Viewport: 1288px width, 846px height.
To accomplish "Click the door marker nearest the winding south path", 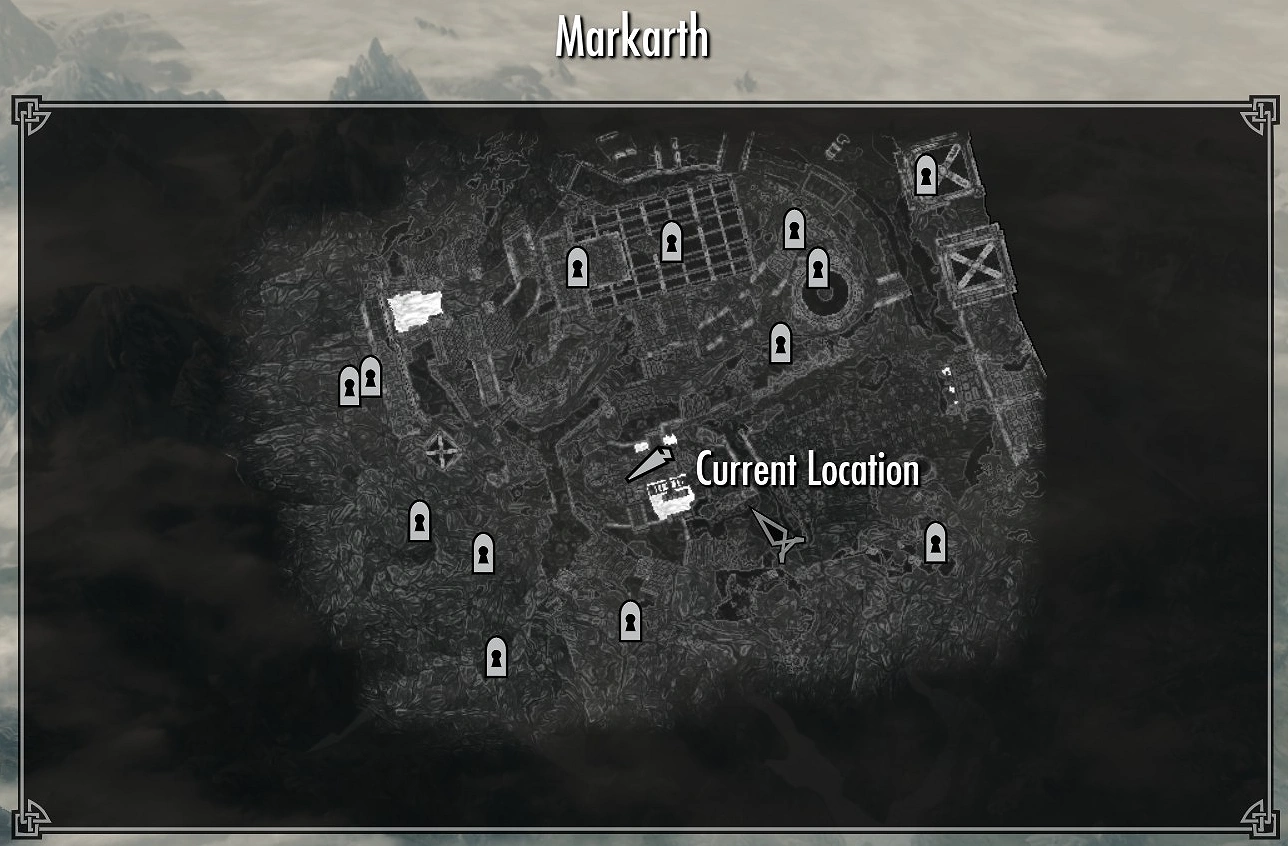I will coord(628,621).
